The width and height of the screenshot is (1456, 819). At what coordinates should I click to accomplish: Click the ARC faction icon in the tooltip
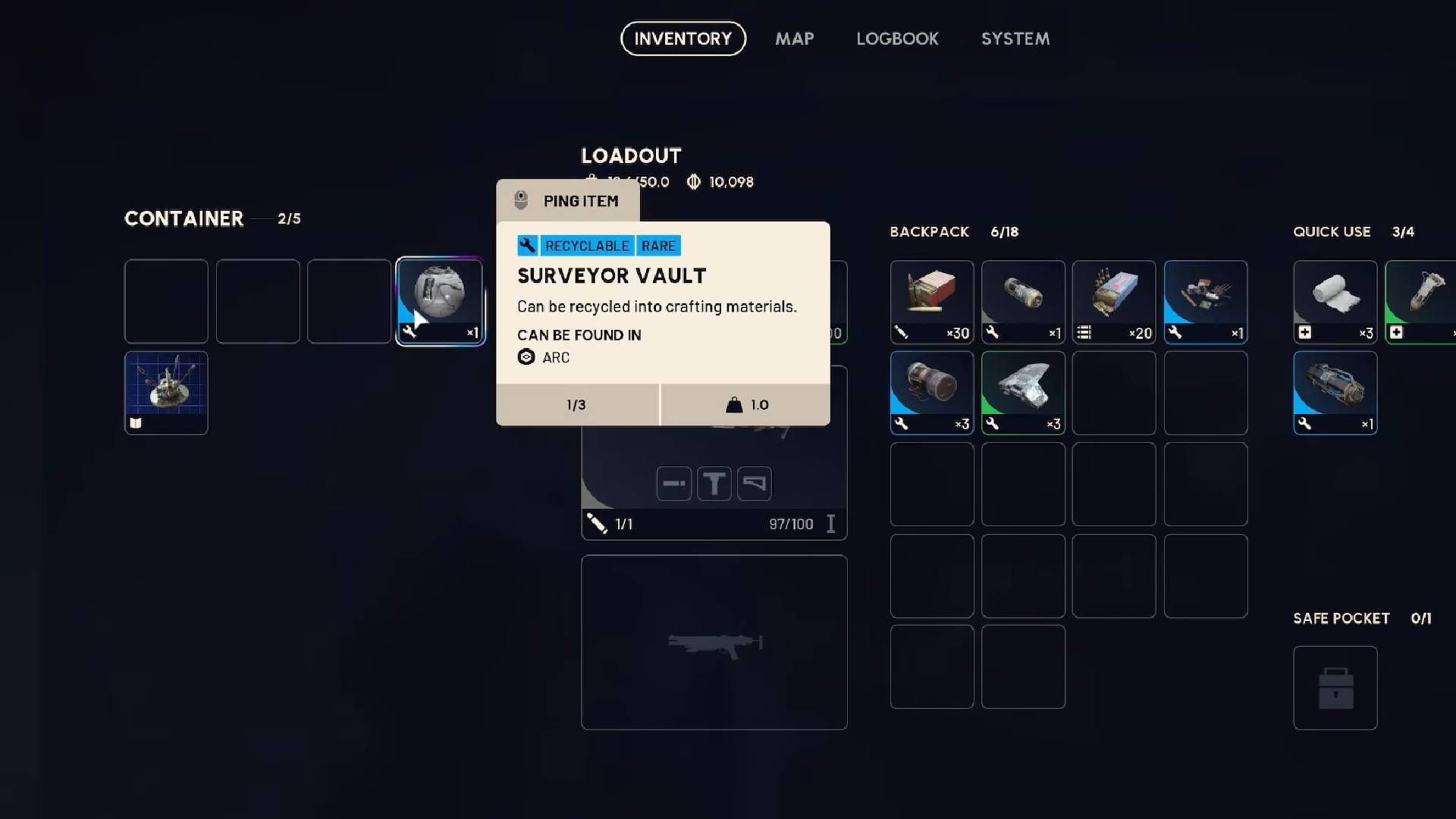click(x=526, y=357)
